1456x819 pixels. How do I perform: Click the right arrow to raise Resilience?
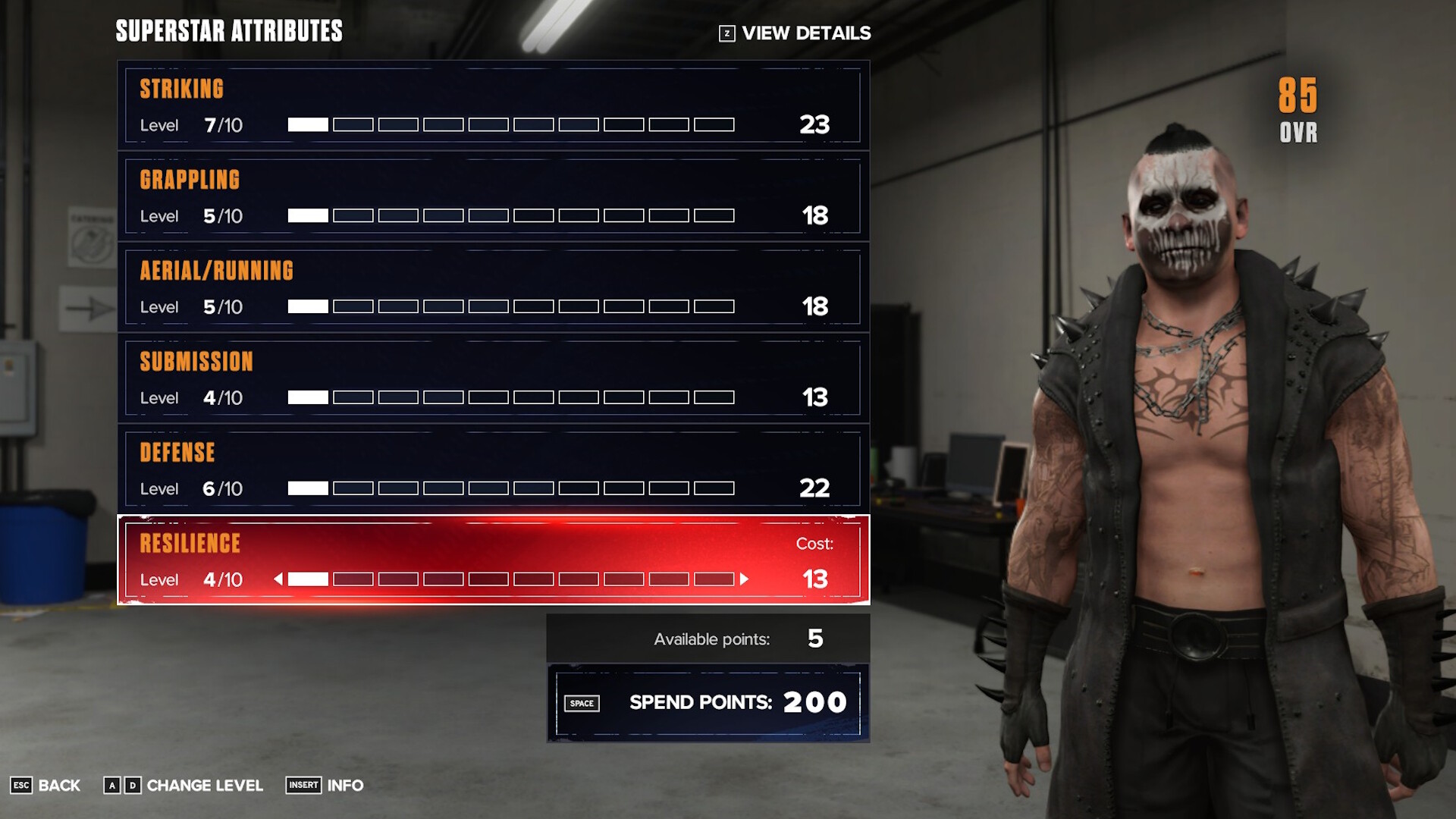tap(744, 579)
